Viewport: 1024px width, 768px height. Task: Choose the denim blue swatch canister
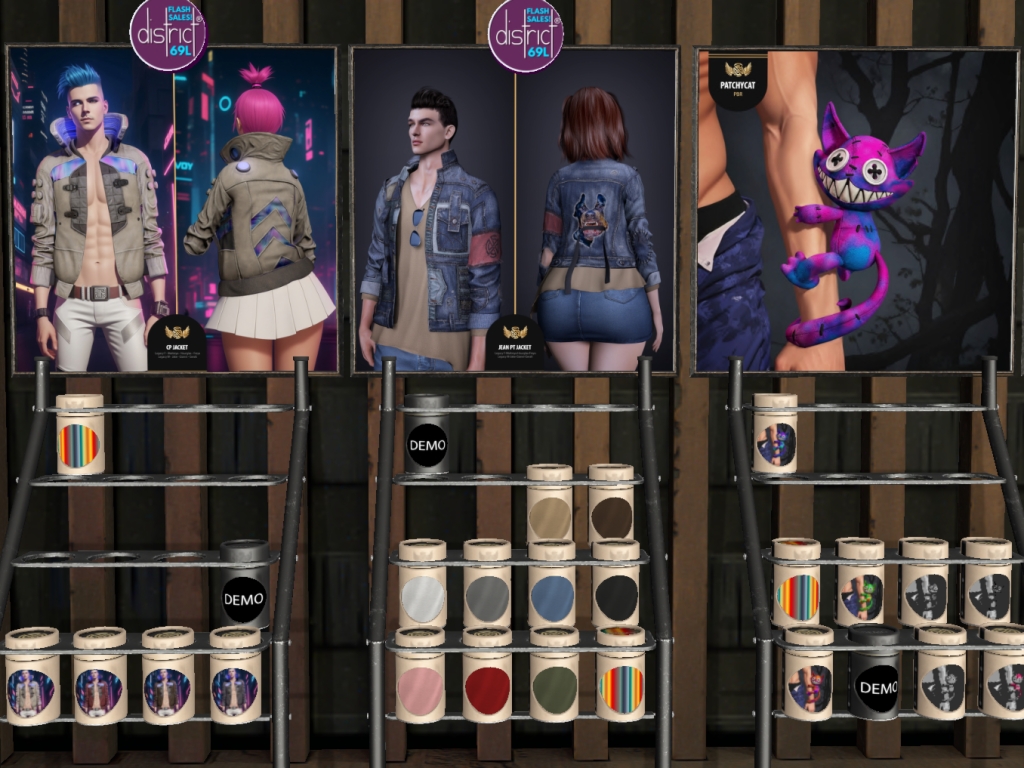coord(552,592)
